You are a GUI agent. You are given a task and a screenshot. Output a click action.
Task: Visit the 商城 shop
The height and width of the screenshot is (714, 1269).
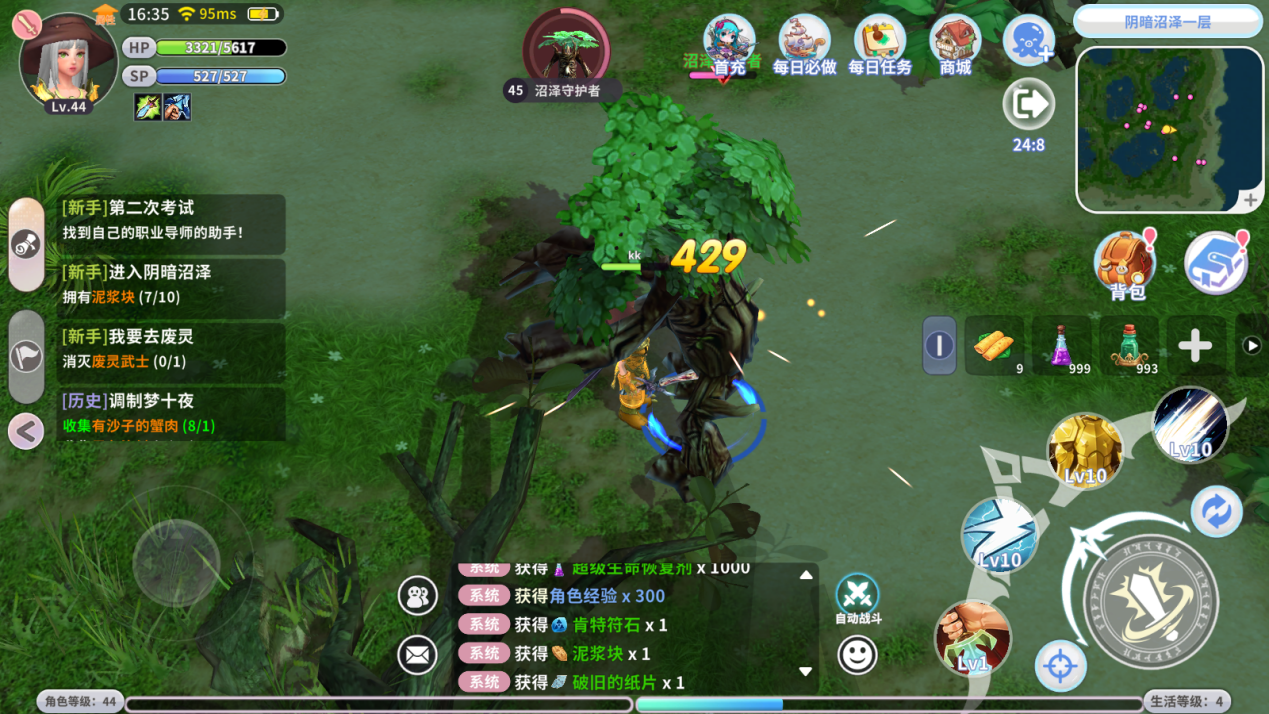point(955,46)
